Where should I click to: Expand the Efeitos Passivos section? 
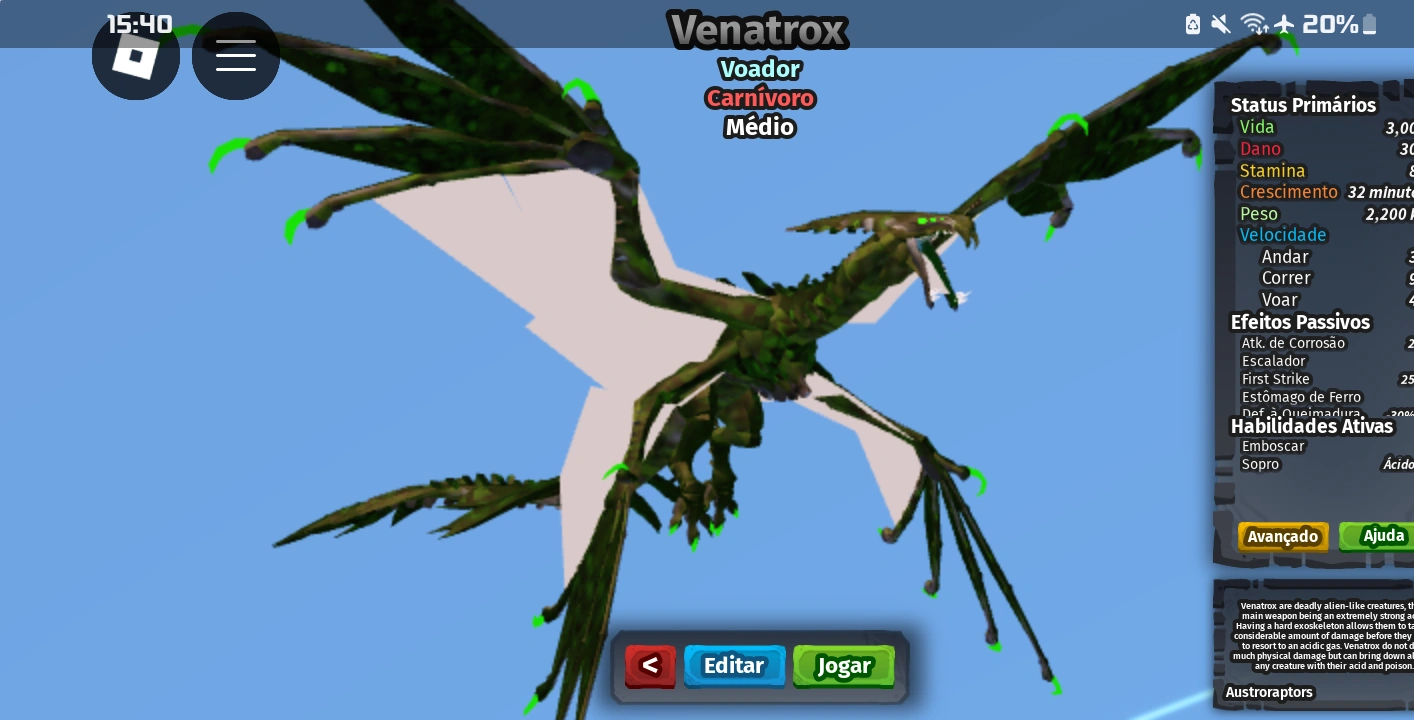tap(1300, 322)
